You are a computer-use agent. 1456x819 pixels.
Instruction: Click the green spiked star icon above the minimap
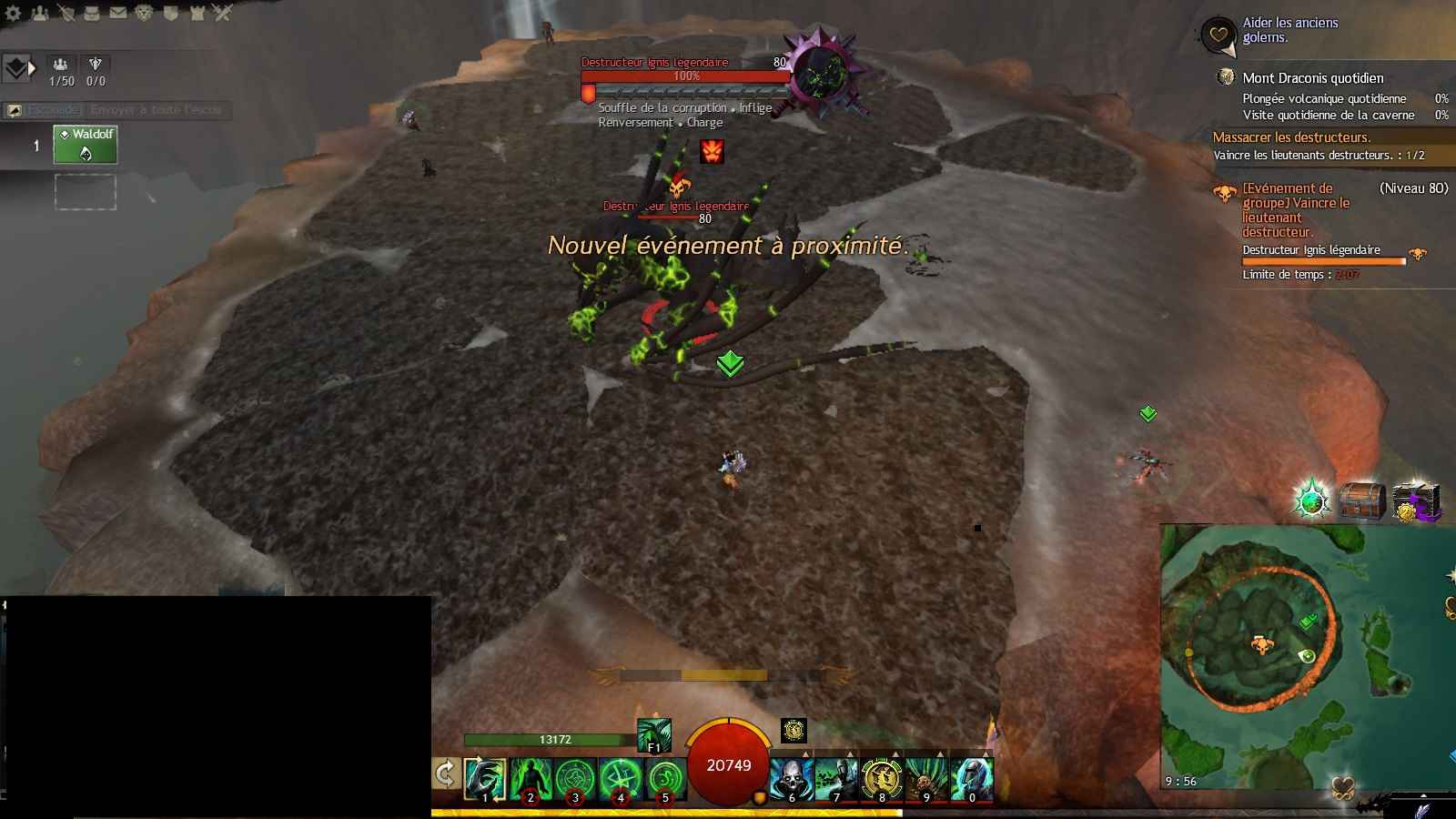click(1311, 500)
